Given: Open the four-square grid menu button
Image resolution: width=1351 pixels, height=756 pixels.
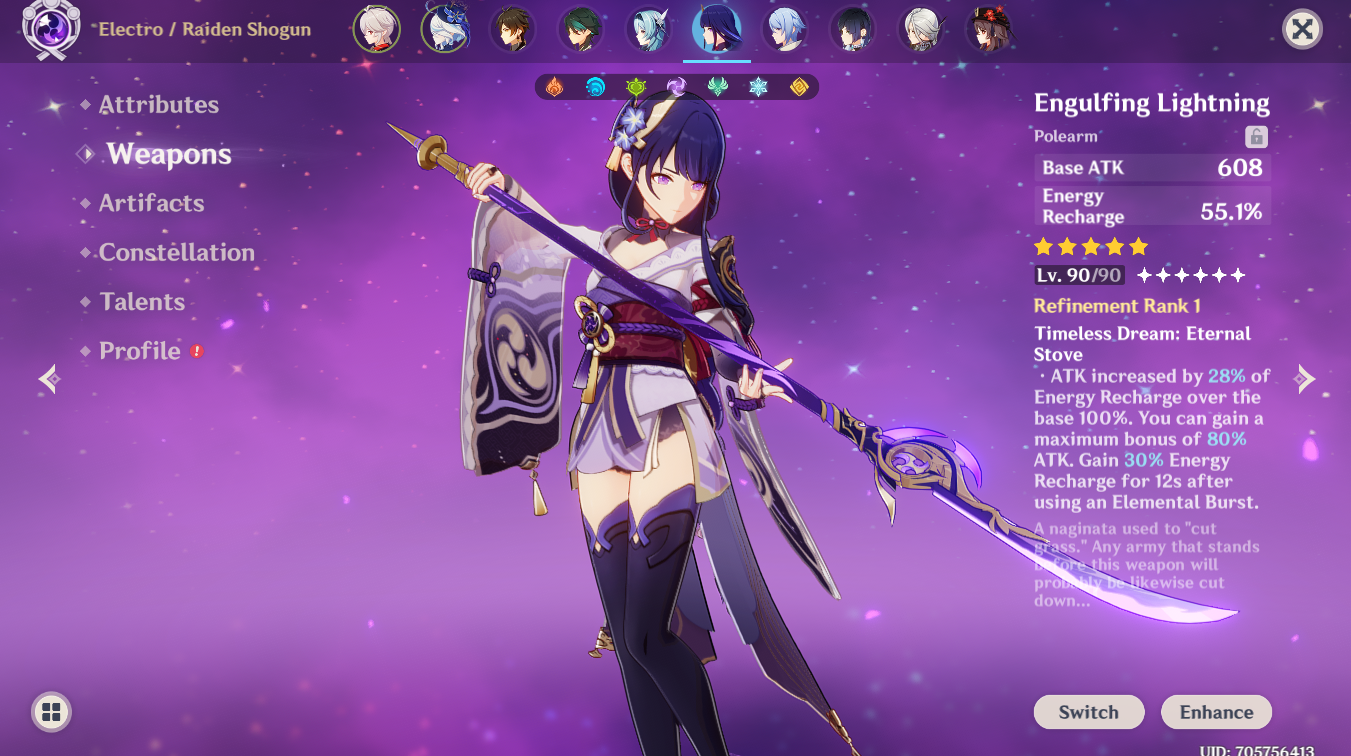Looking at the screenshot, I should point(52,712).
